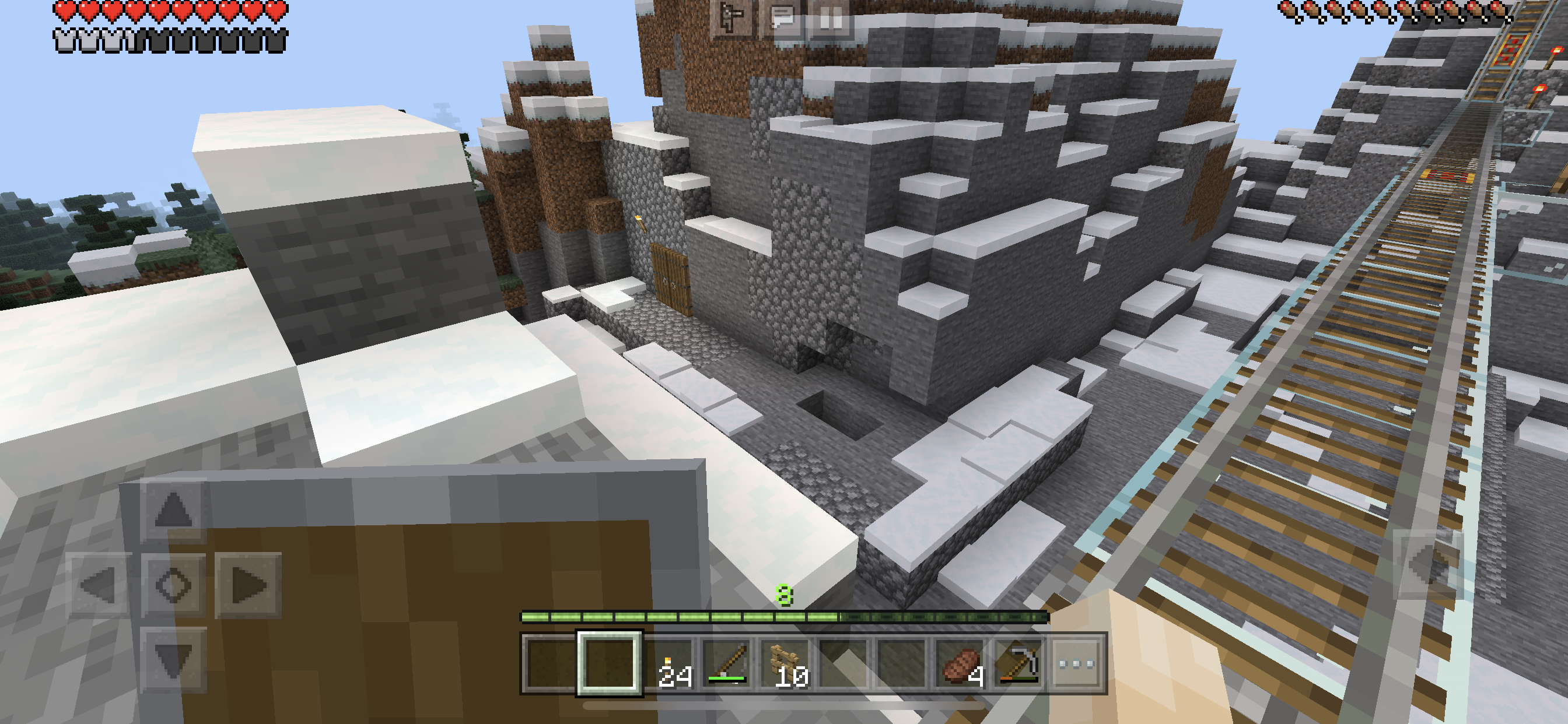
Task: Tap the move right arrow
Action: [x=248, y=585]
